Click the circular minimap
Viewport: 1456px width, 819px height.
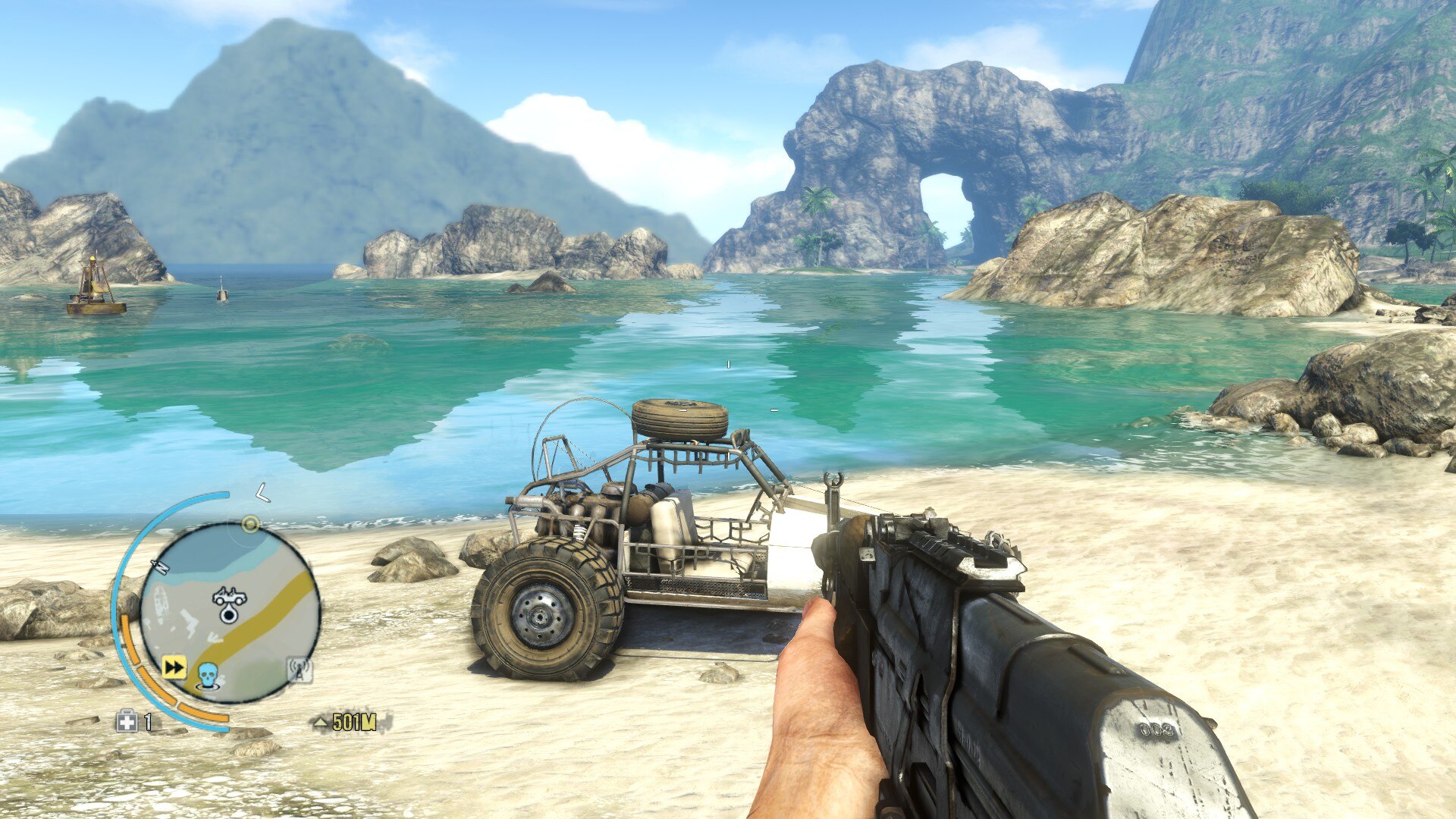coord(229,613)
